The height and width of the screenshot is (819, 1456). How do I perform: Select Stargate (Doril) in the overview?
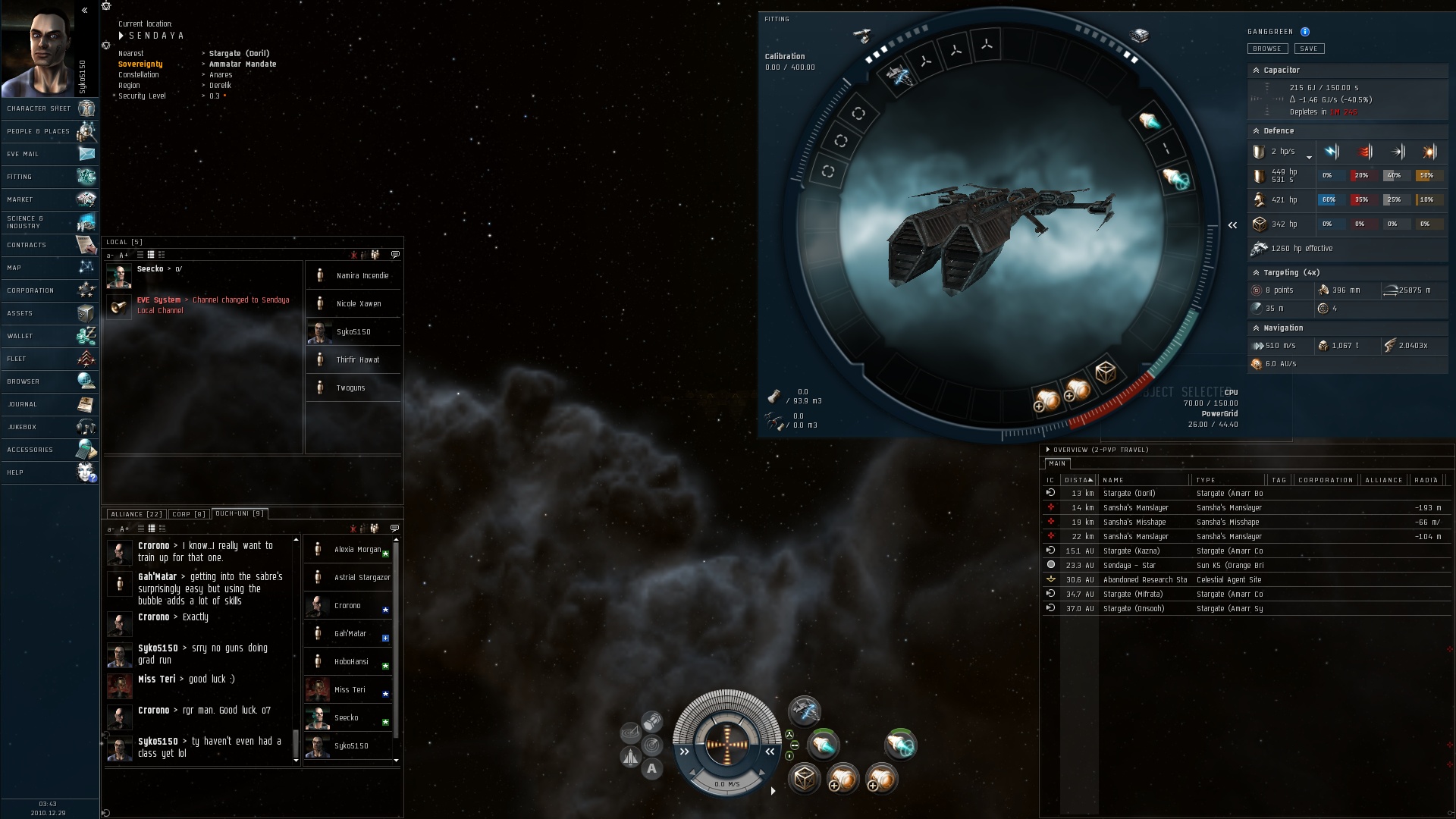tap(1129, 494)
